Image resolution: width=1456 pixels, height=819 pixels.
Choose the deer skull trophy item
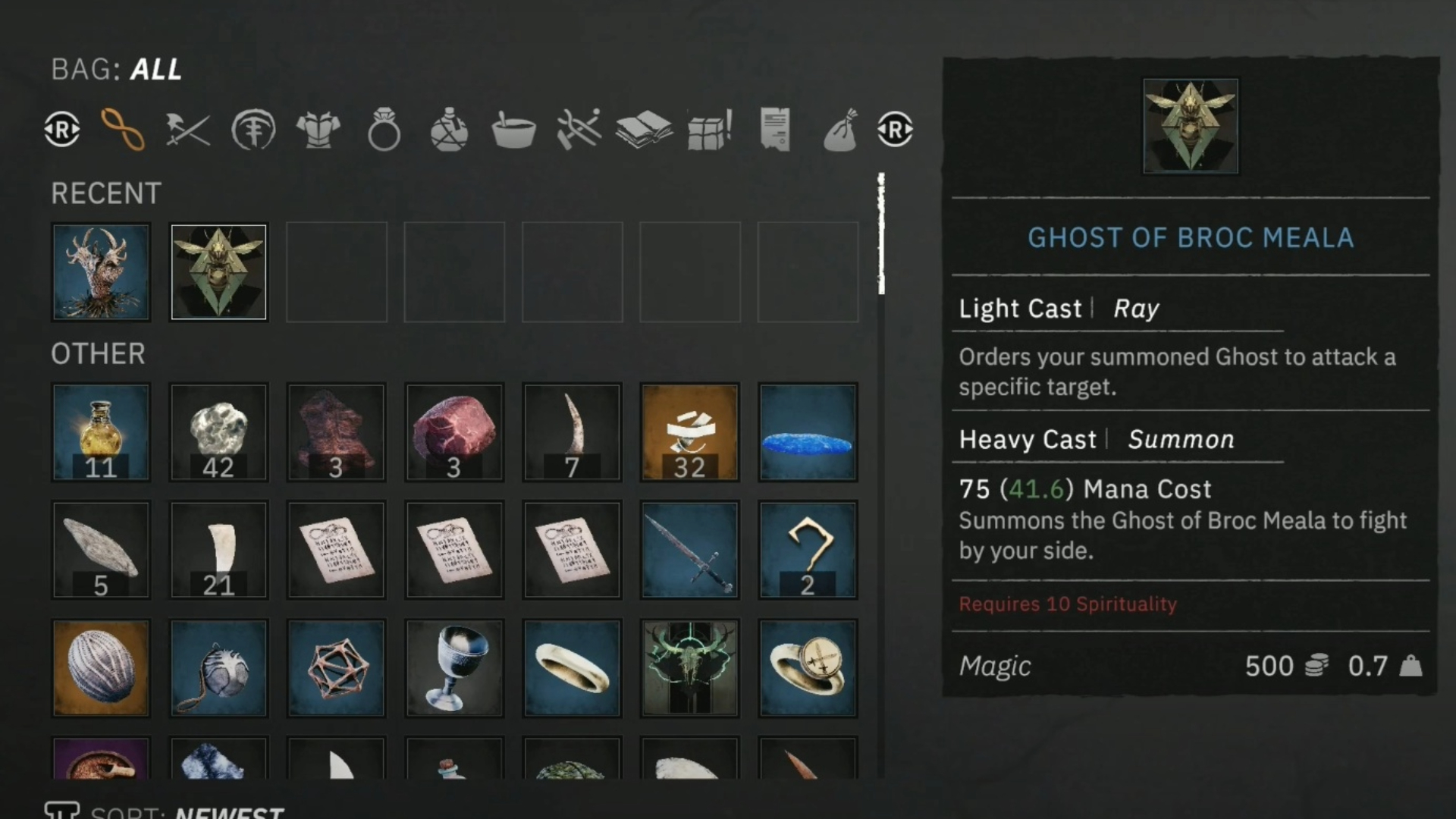click(689, 668)
